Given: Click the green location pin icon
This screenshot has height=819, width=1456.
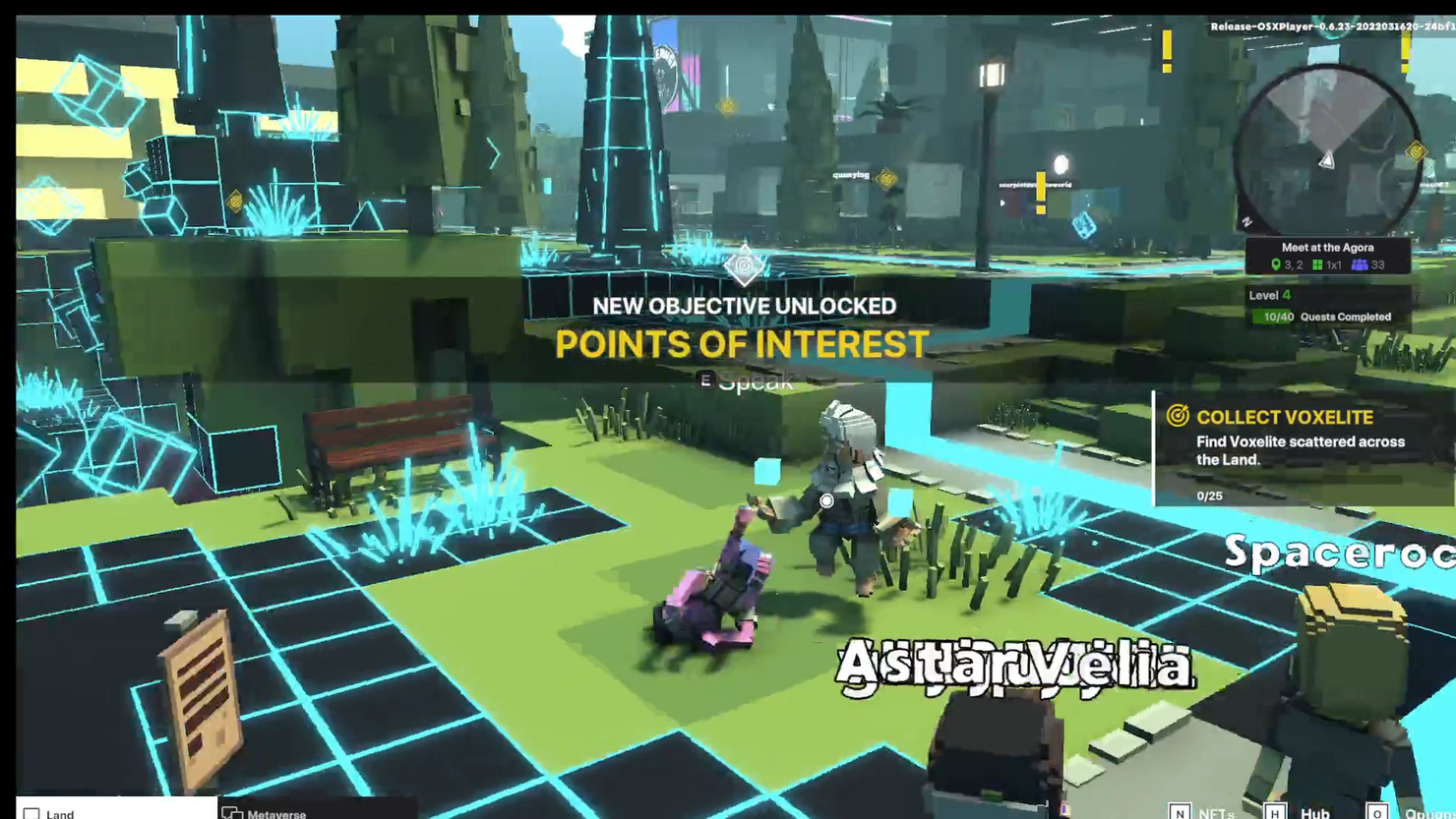Looking at the screenshot, I should pos(1276,264).
